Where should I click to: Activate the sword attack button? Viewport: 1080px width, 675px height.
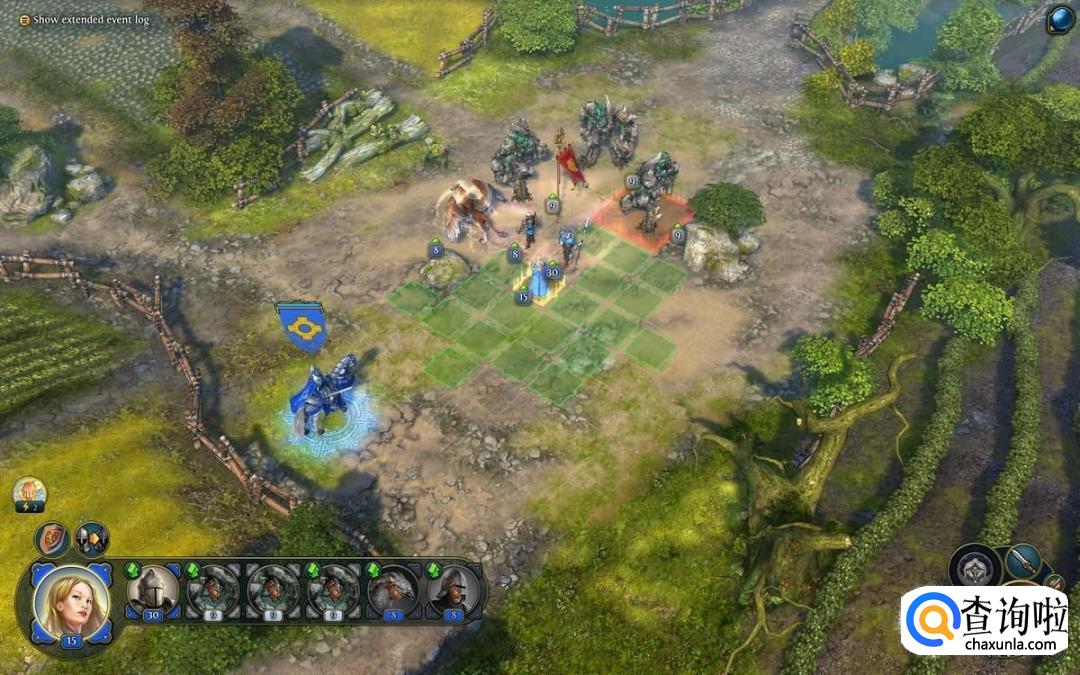[x=1023, y=562]
